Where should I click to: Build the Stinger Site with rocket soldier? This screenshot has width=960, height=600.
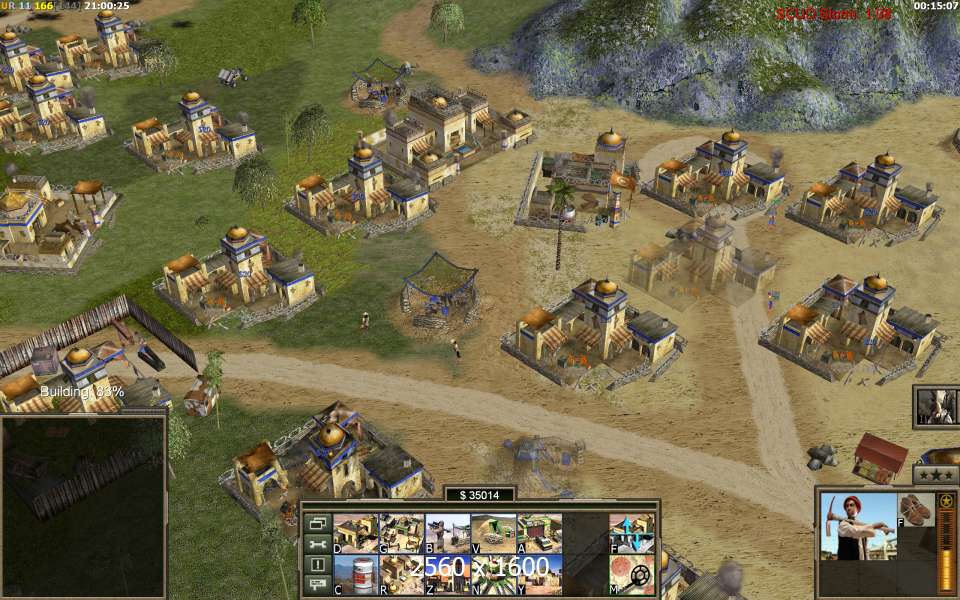coord(447,533)
